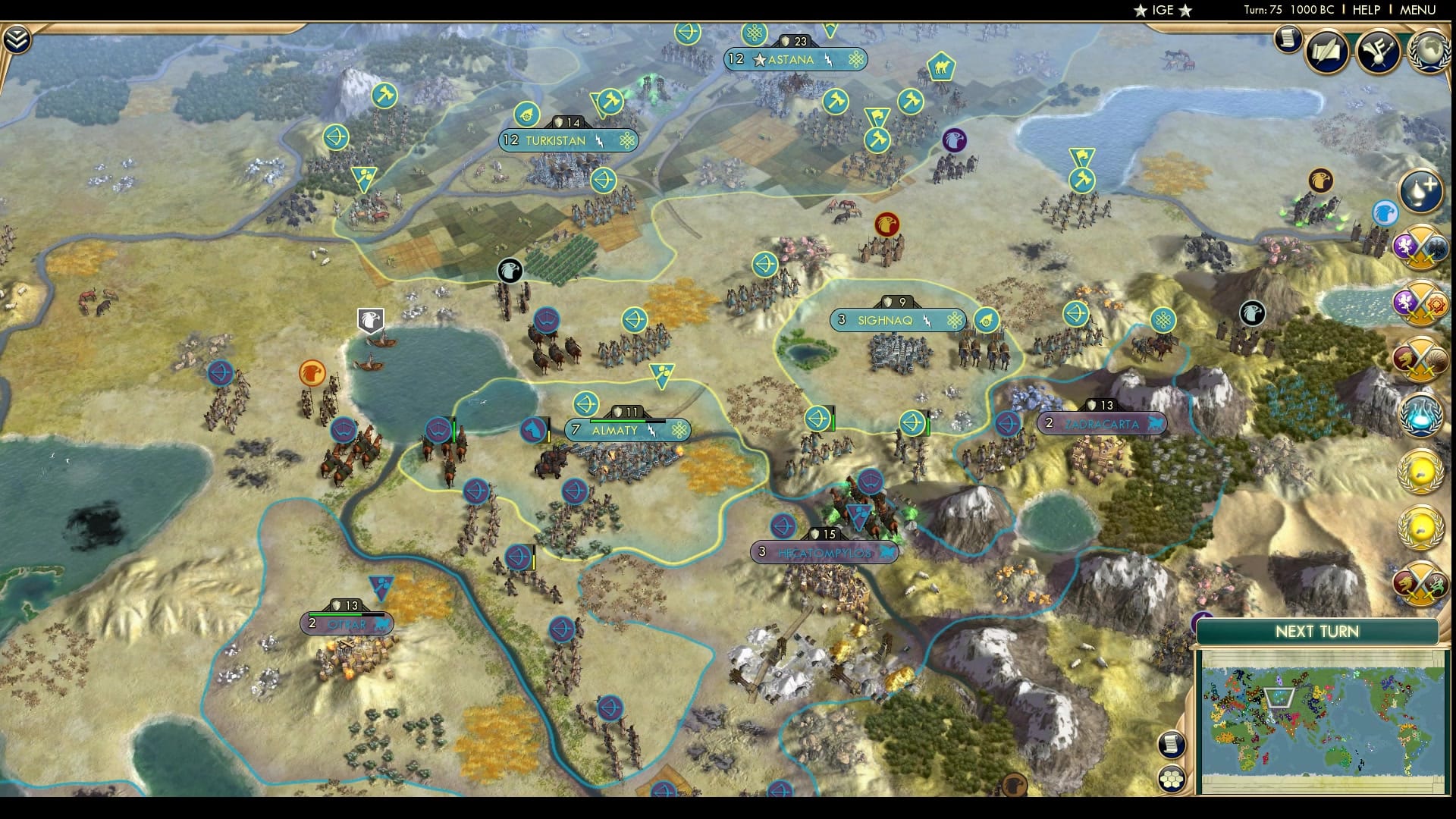Click the droplet-plus notification atop the right column
Image resolution: width=1456 pixels, height=819 pixels.
[x=1420, y=188]
